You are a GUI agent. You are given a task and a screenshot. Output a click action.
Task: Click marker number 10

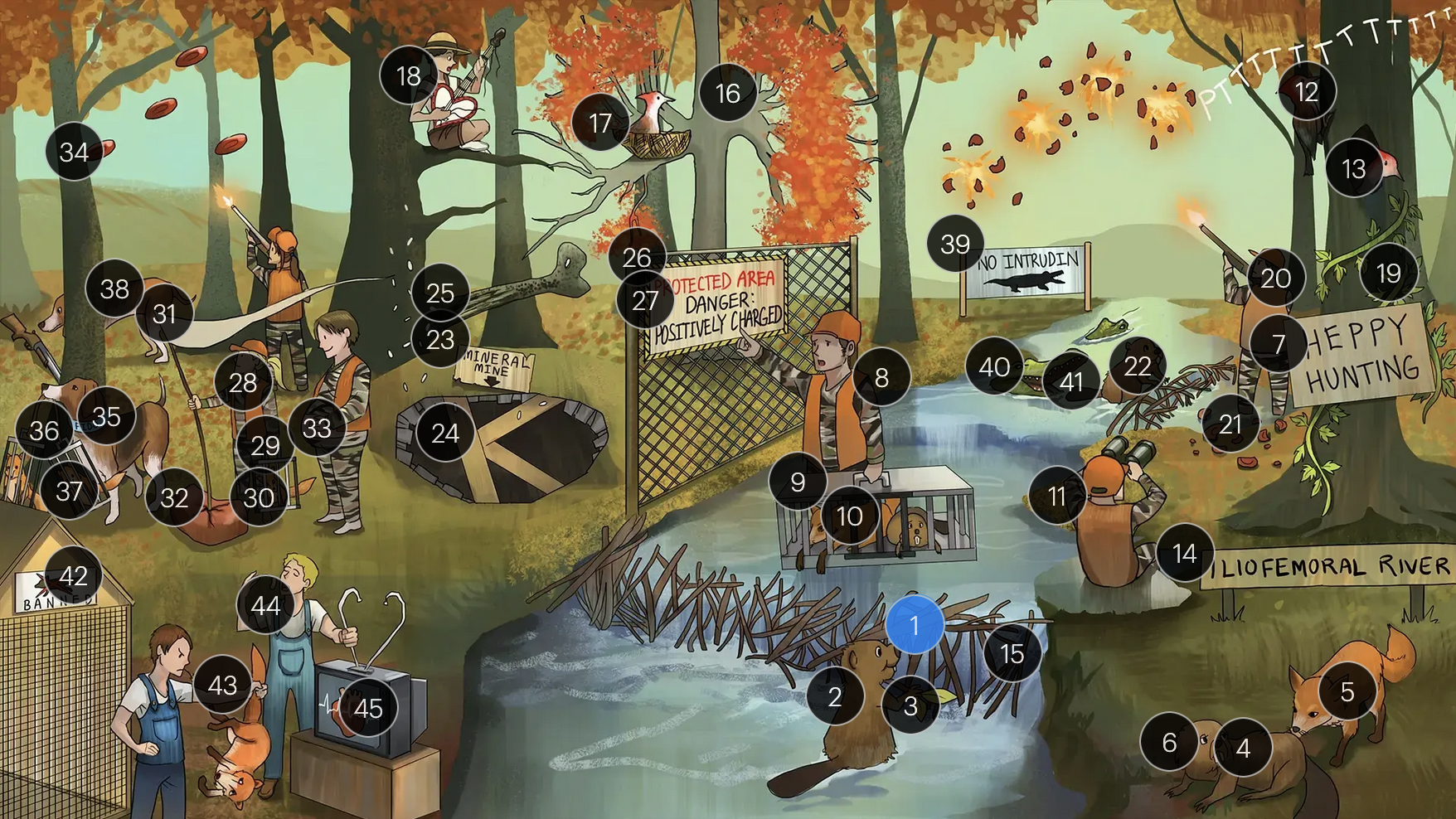pyautogui.click(x=849, y=516)
